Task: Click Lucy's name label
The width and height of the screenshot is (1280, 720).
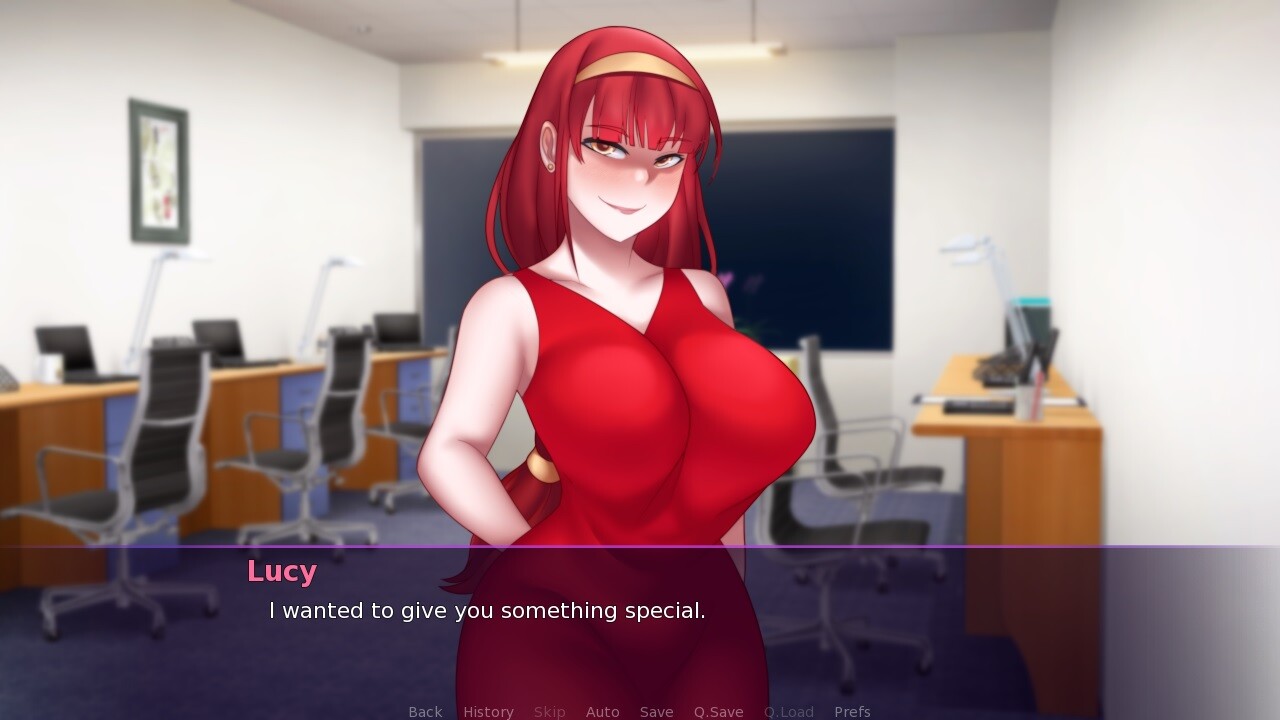Action: pyautogui.click(x=282, y=571)
